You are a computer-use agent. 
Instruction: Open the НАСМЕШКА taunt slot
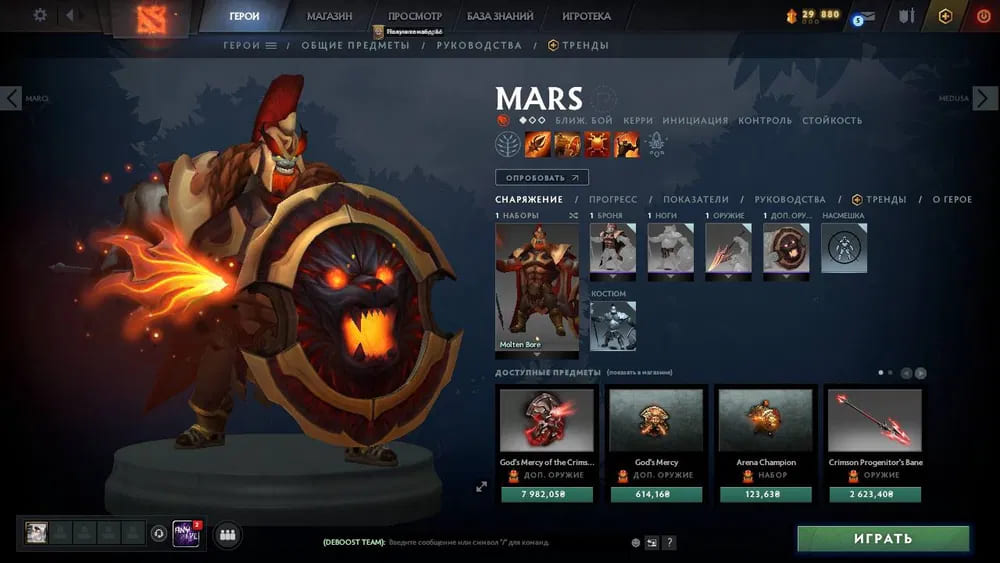pos(844,248)
